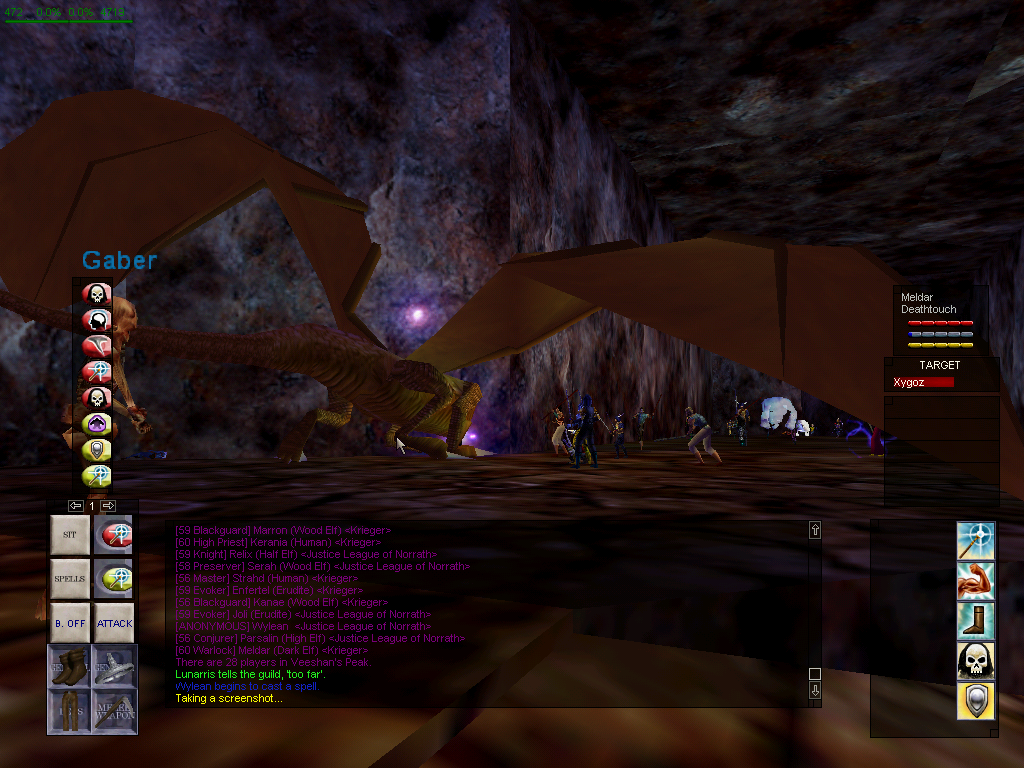Activate the ATTACK button

coord(114,622)
